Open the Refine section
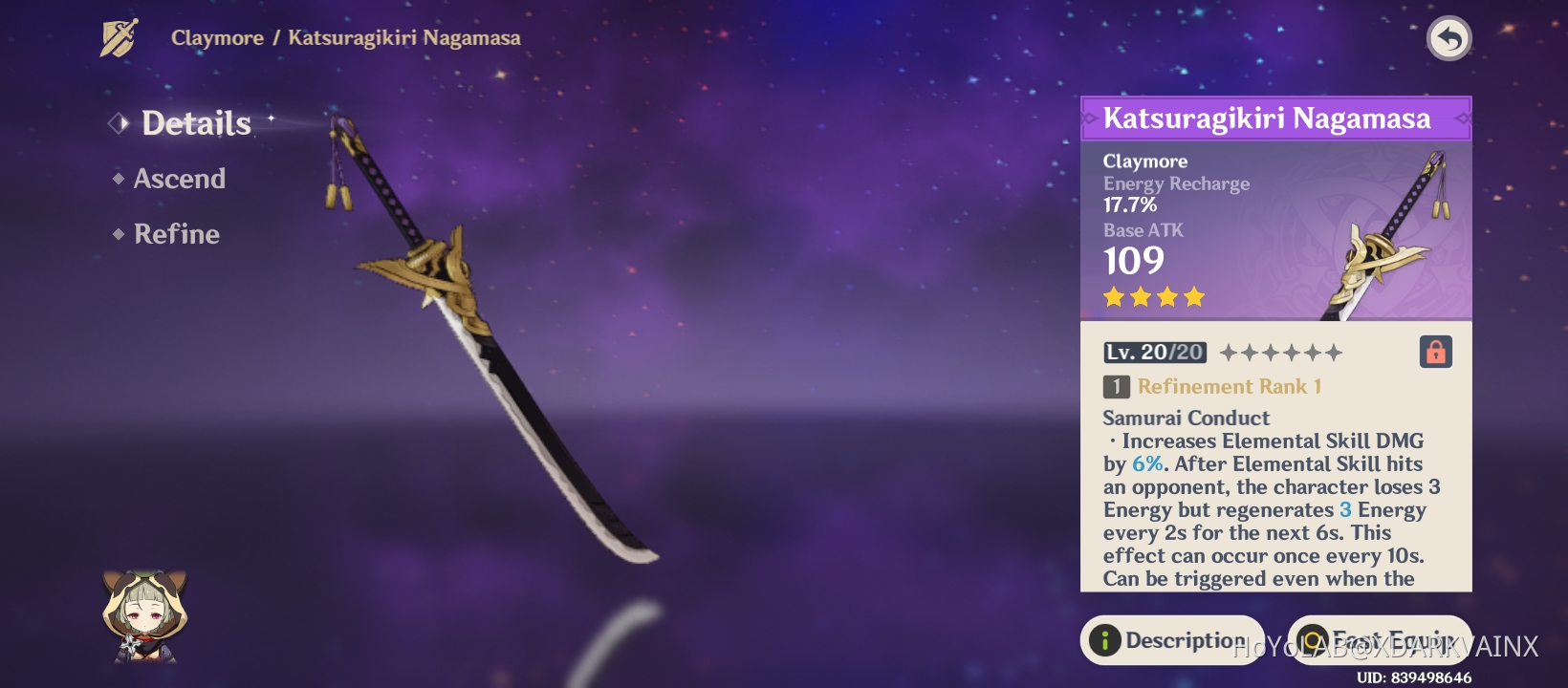 tap(175, 234)
